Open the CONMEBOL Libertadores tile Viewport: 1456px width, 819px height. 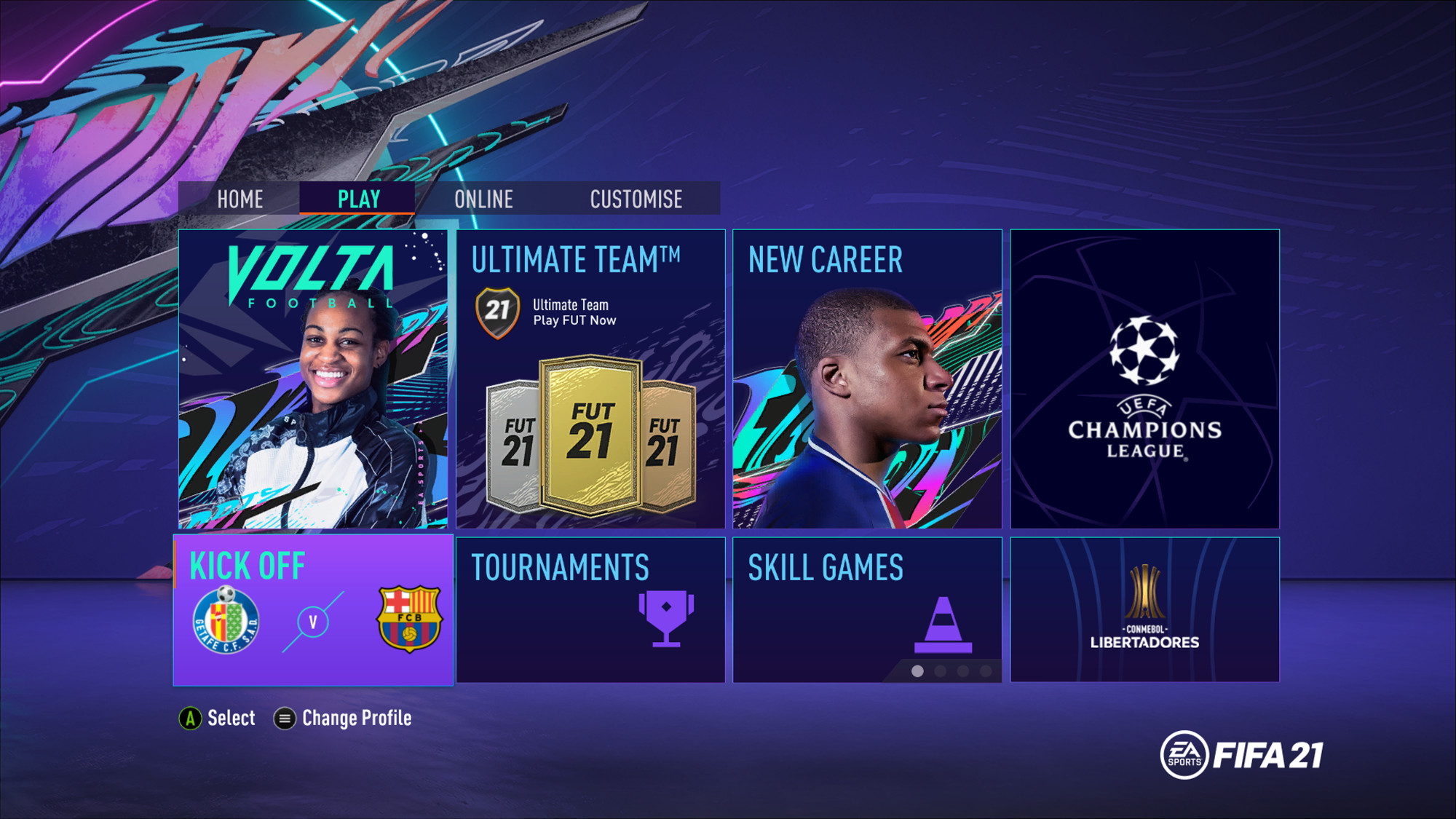coord(1144,610)
